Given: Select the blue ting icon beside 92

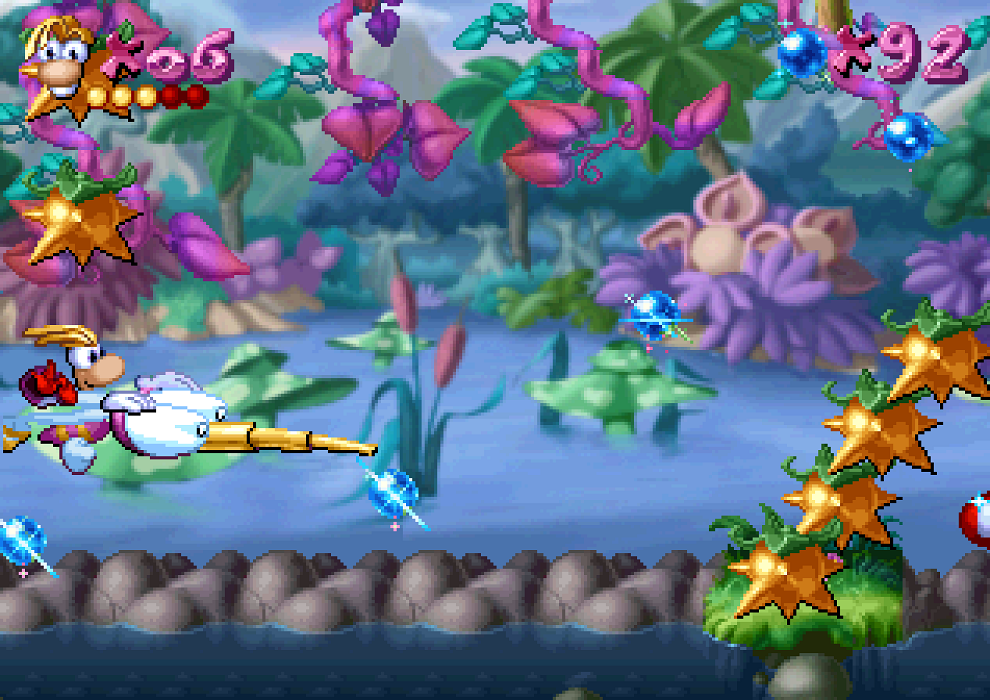Looking at the screenshot, I should pyautogui.click(x=803, y=51).
